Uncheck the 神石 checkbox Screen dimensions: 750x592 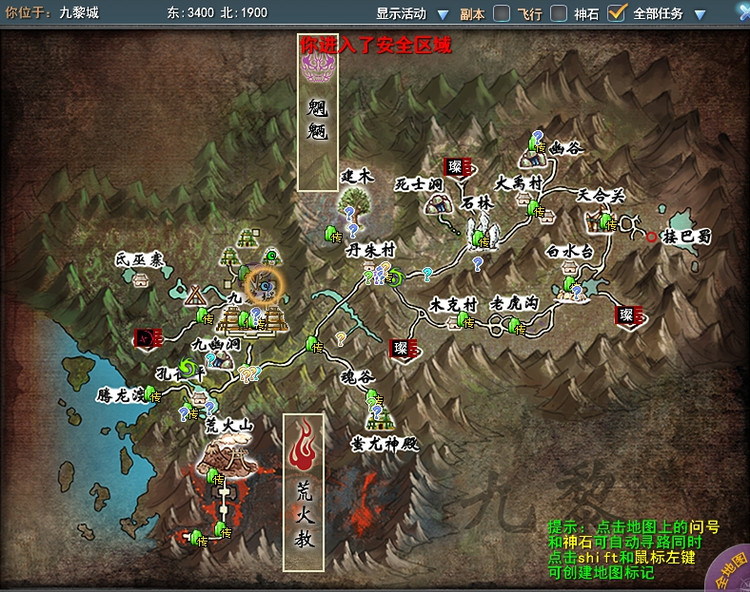pyautogui.click(x=617, y=14)
